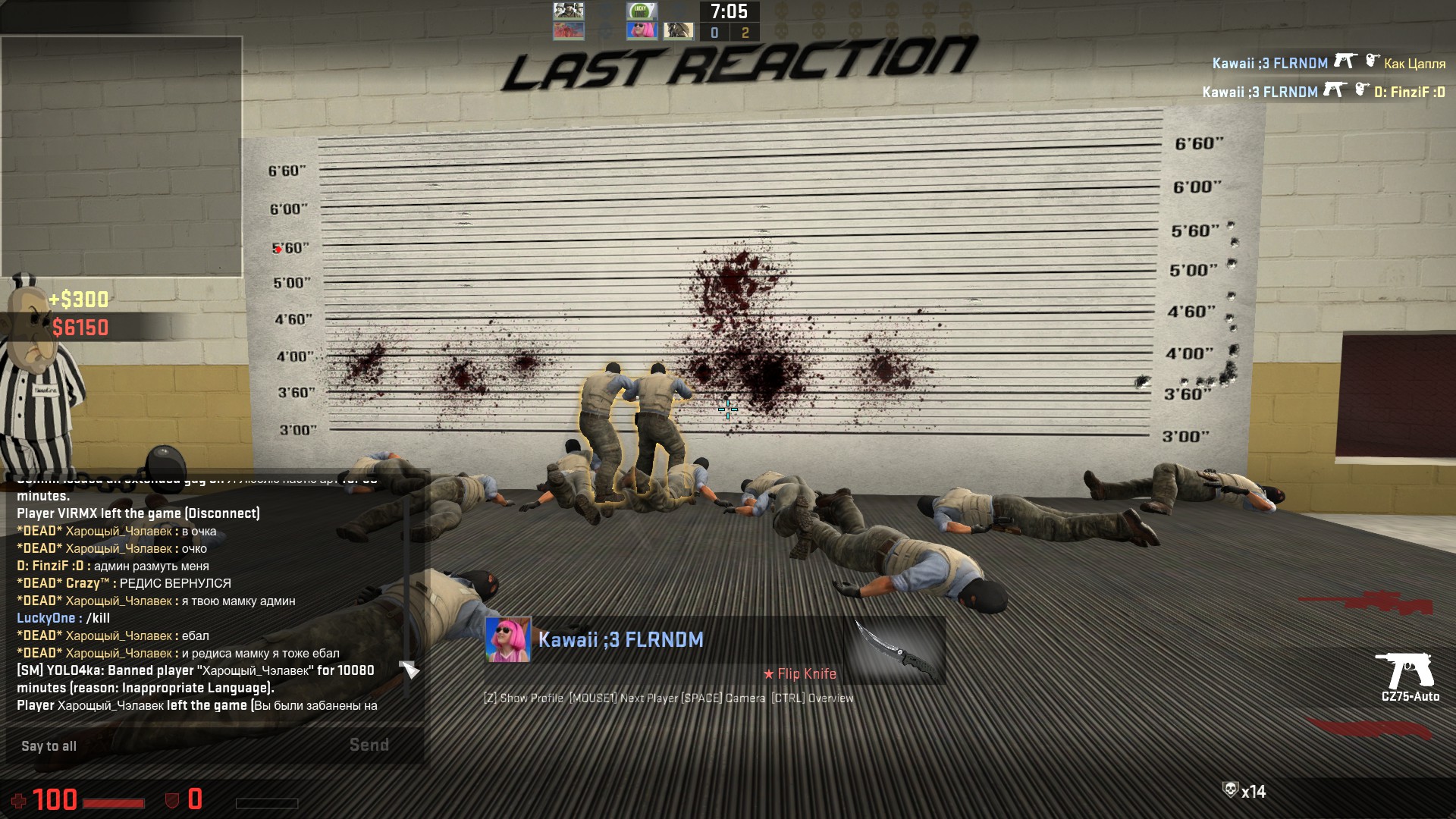The height and width of the screenshot is (819, 1456).
Task: Click the Kawaii ;3 FLRNDM spectated player name
Action: (x=620, y=640)
